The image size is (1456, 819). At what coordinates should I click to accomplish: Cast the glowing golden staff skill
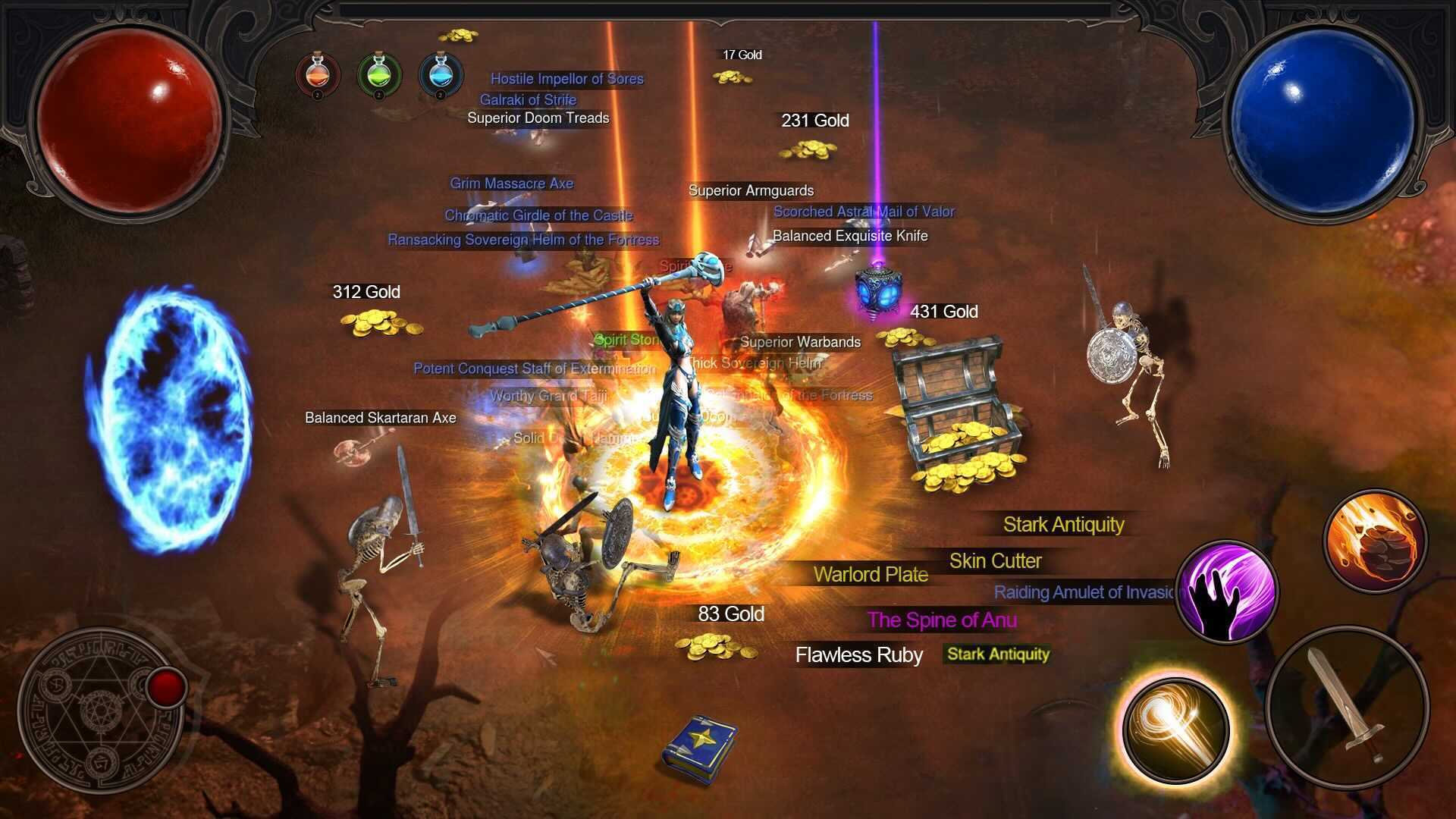click(x=1175, y=729)
